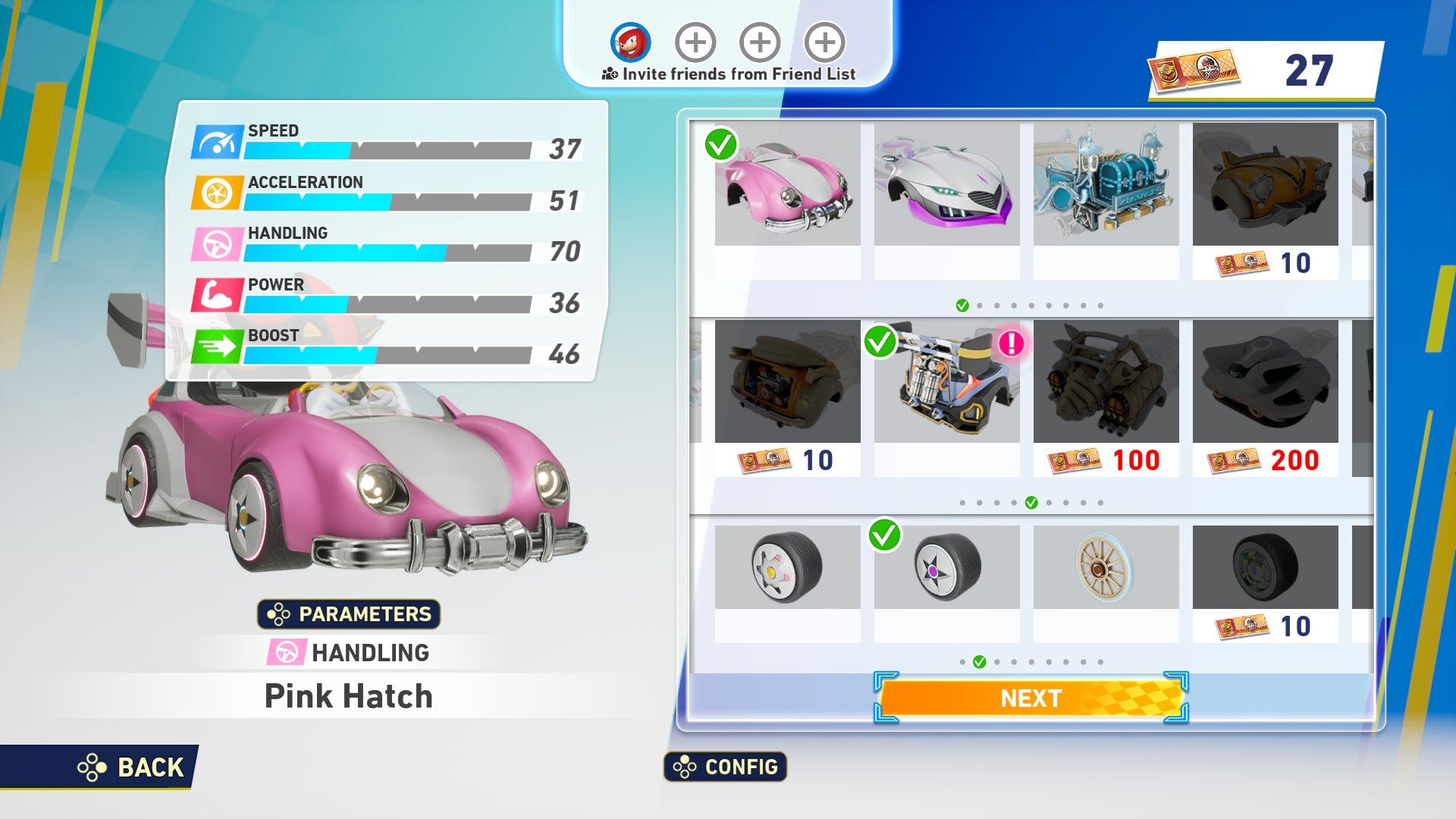Open the CONFIG options
Screen dimensions: 1456x819
tap(726, 767)
